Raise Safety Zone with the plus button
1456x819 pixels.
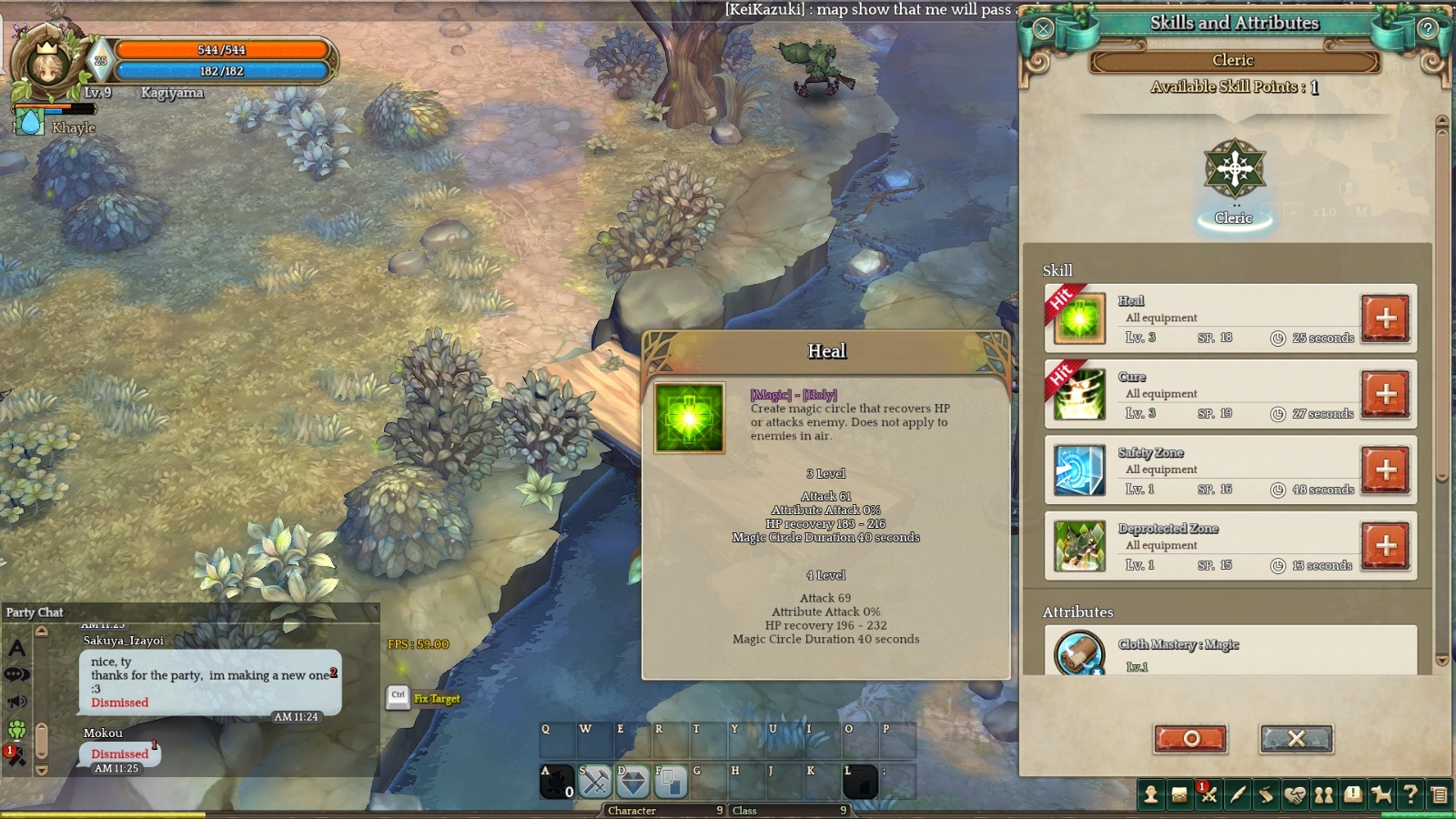click(x=1385, y=470)
